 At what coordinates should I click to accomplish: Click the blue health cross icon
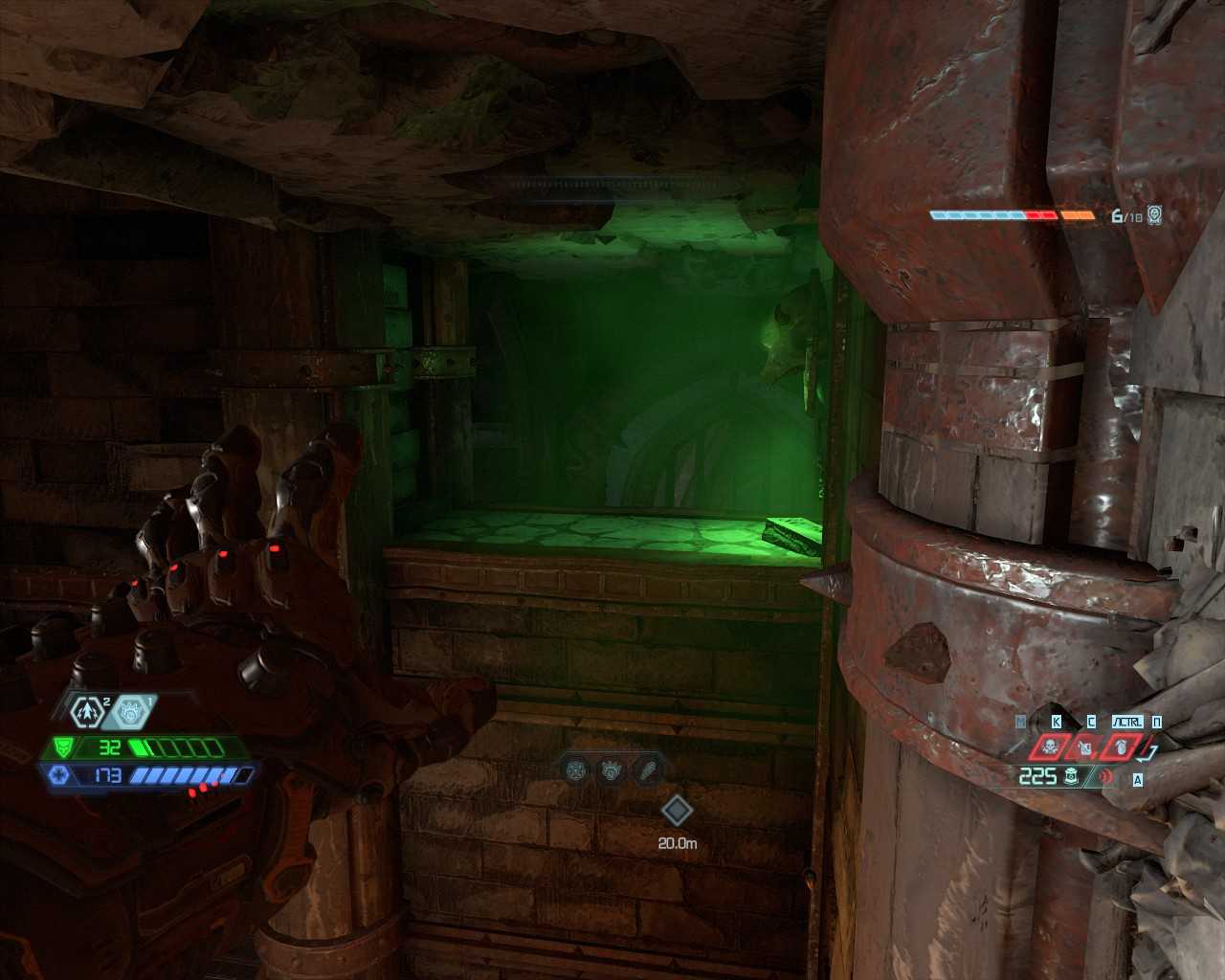coord(57,775)
